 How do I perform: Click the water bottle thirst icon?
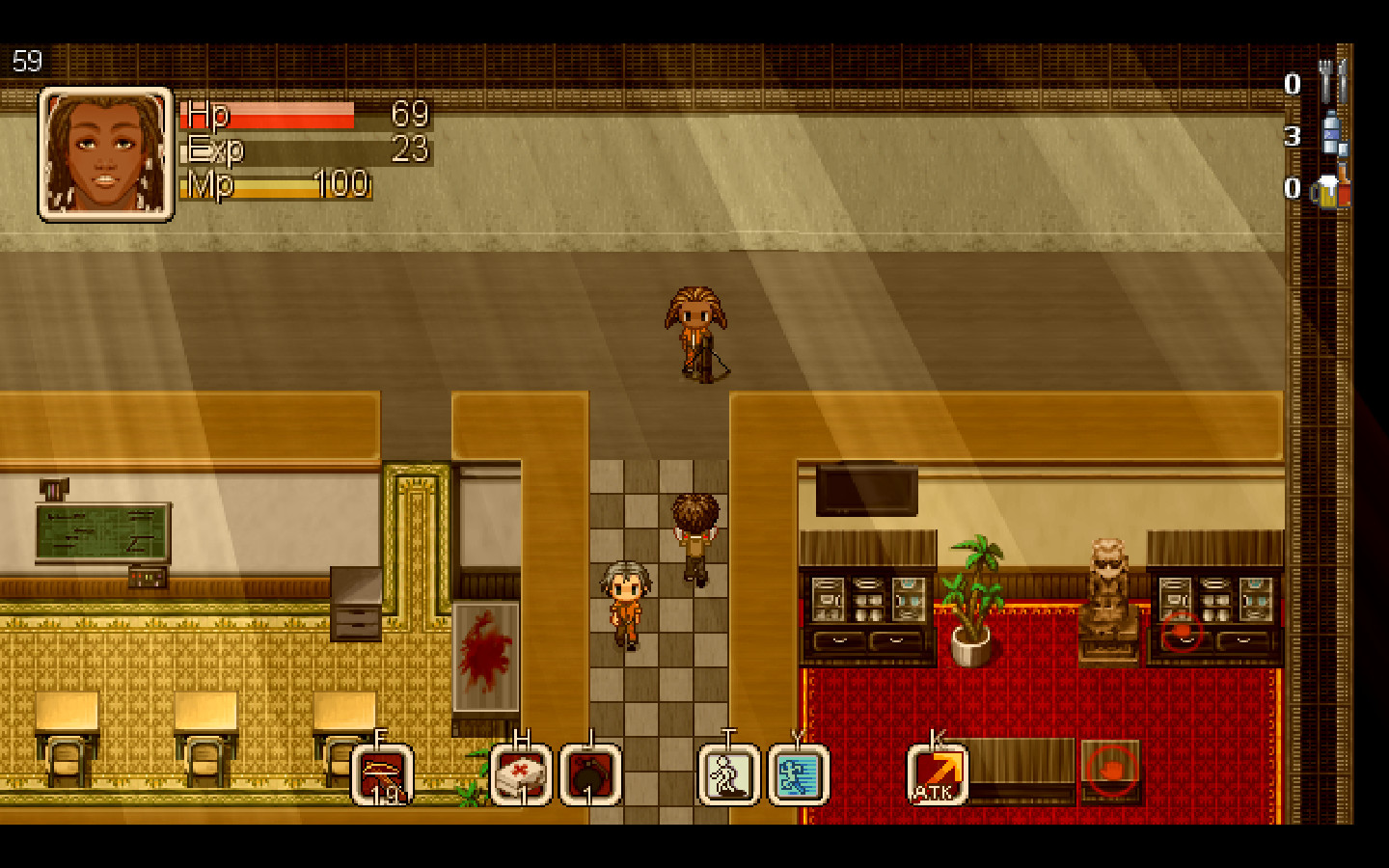point(1334,135)
